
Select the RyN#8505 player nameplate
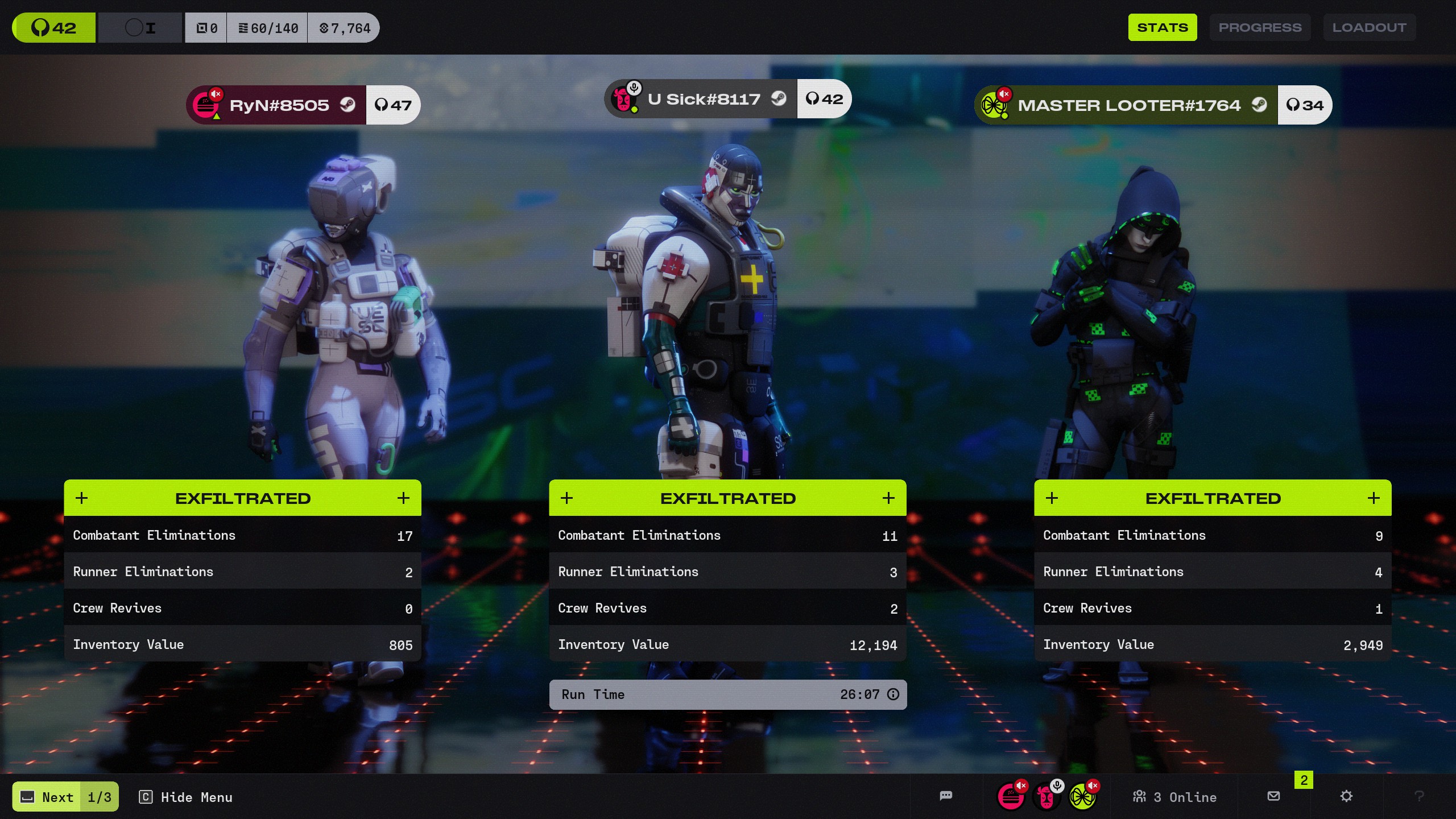[x=278, y=105]
